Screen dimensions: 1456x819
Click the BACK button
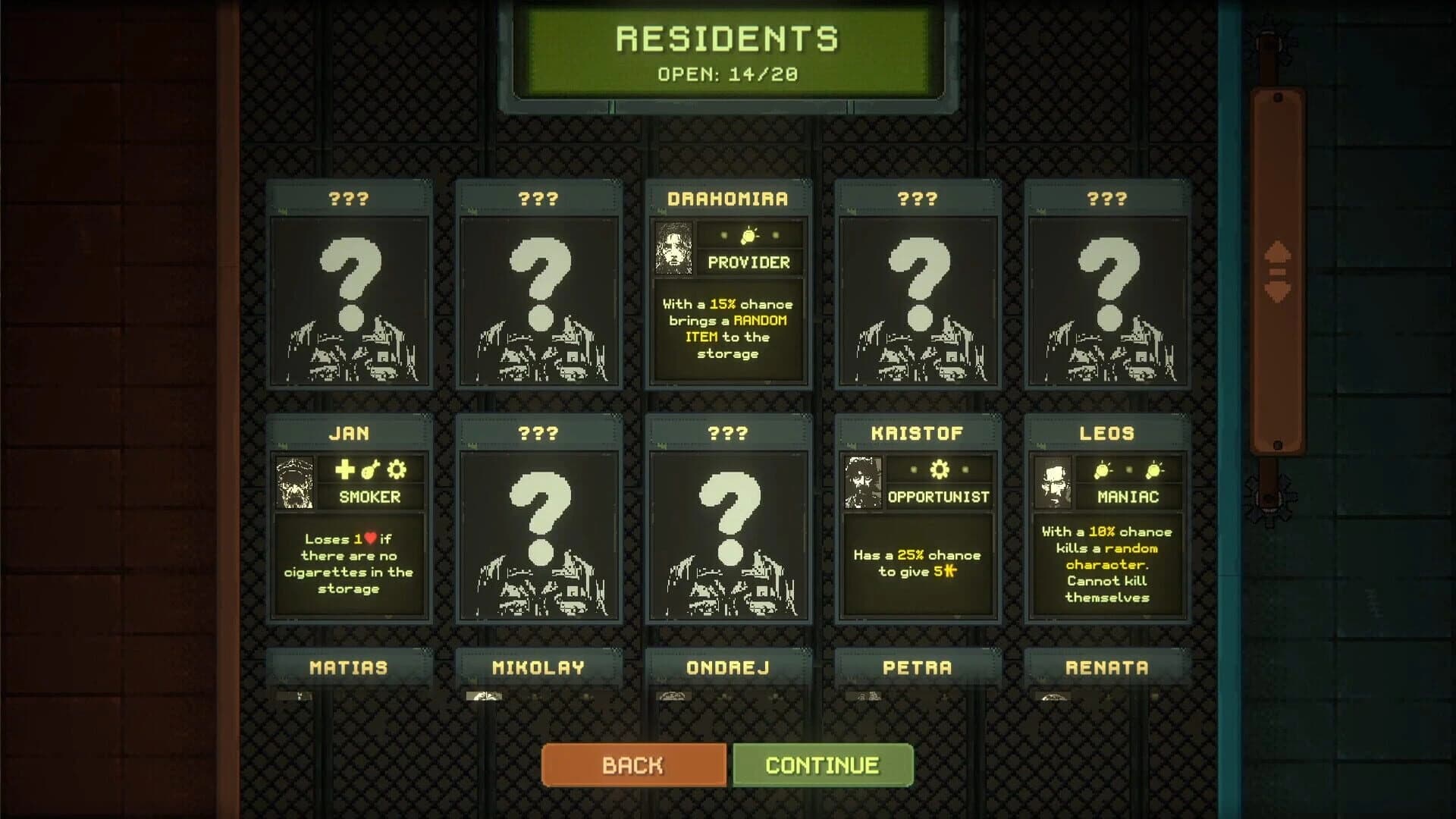[633, 764]
